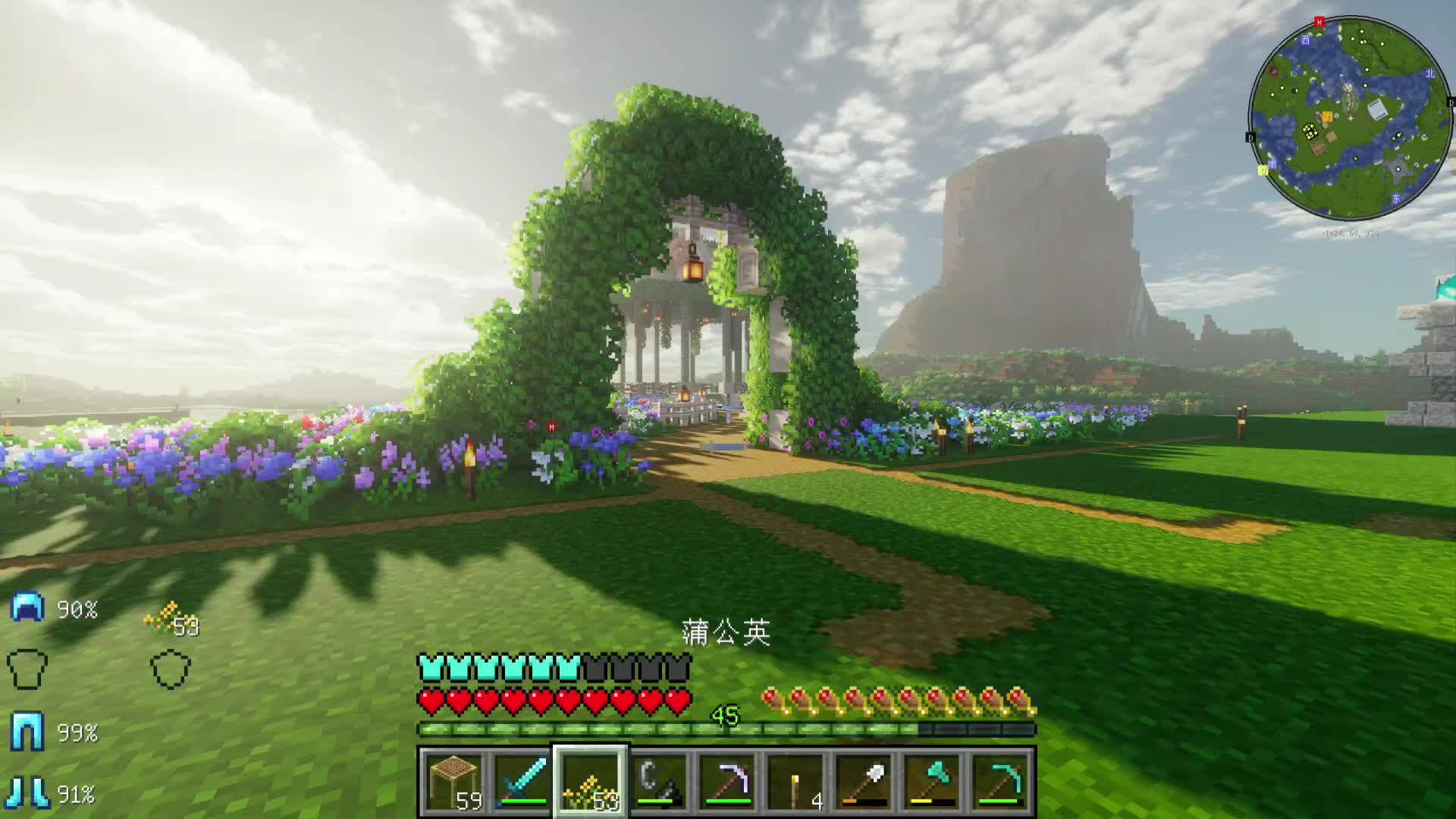Pick the torch slot in the hotbar
1456x819 pixels.
(x=795, y=781)
